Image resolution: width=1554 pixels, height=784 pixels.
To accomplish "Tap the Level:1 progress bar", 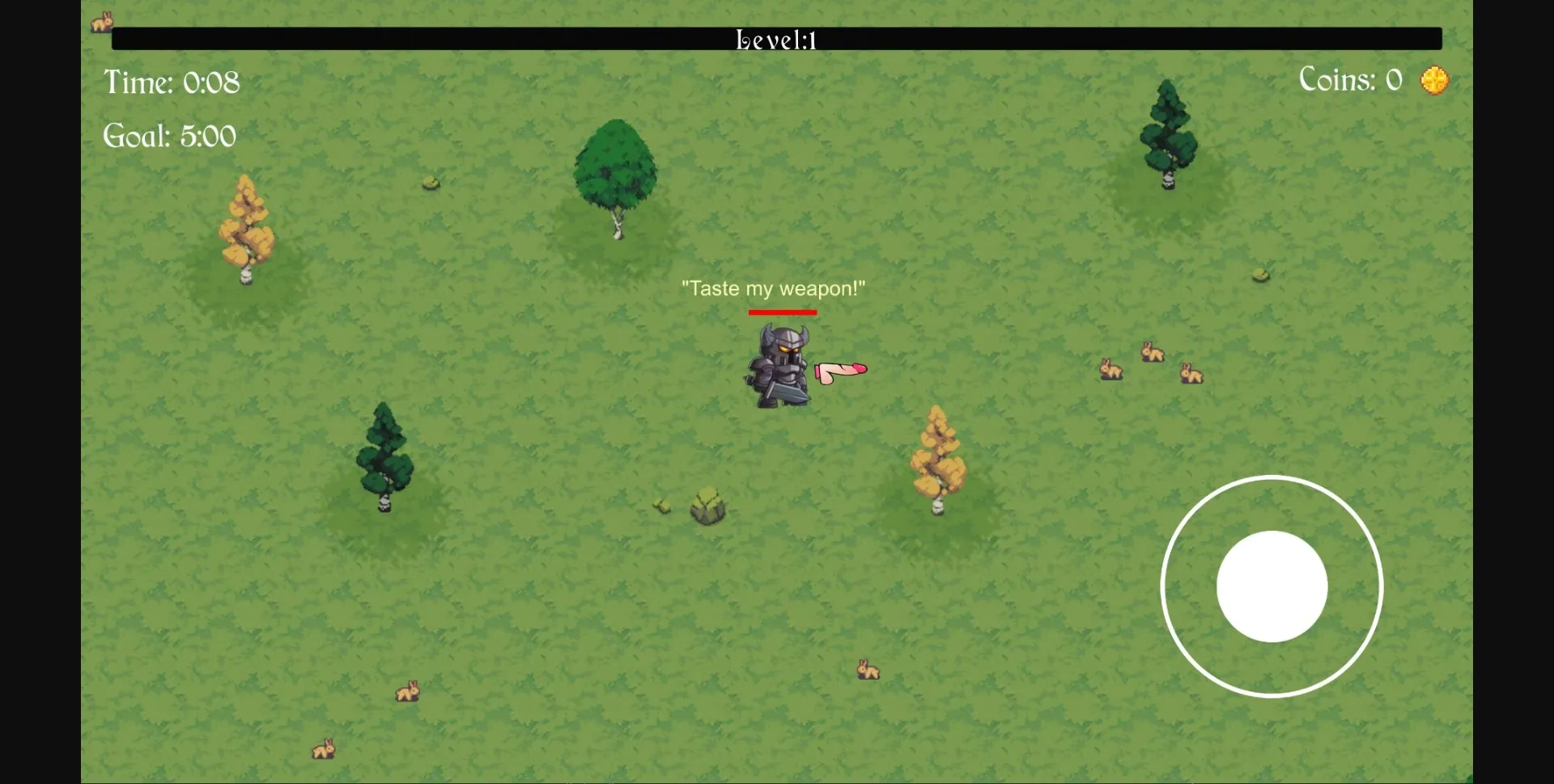I will (x=777, y=37).
